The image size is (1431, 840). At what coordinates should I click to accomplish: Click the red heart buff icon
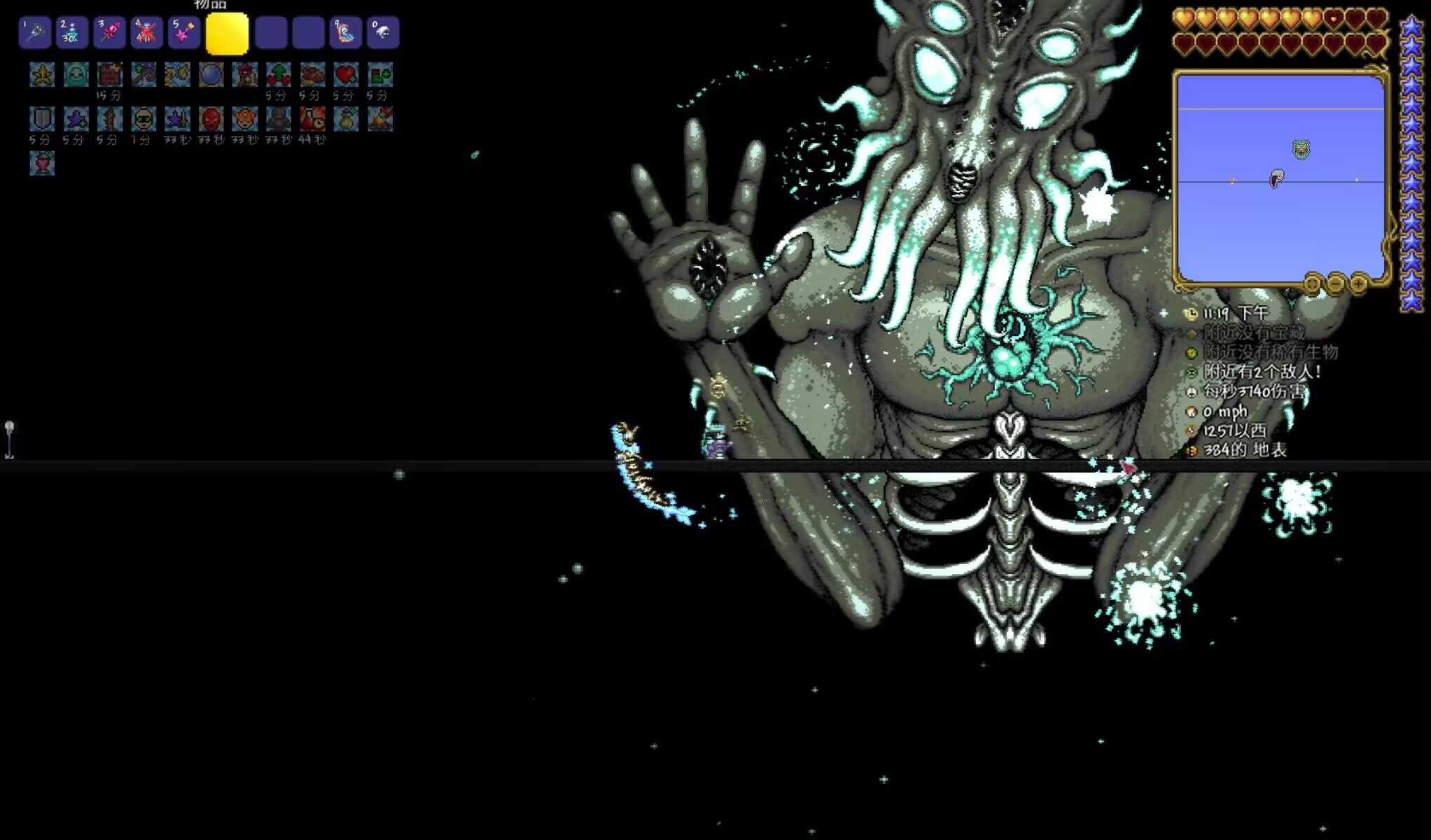tap(346, 74)
